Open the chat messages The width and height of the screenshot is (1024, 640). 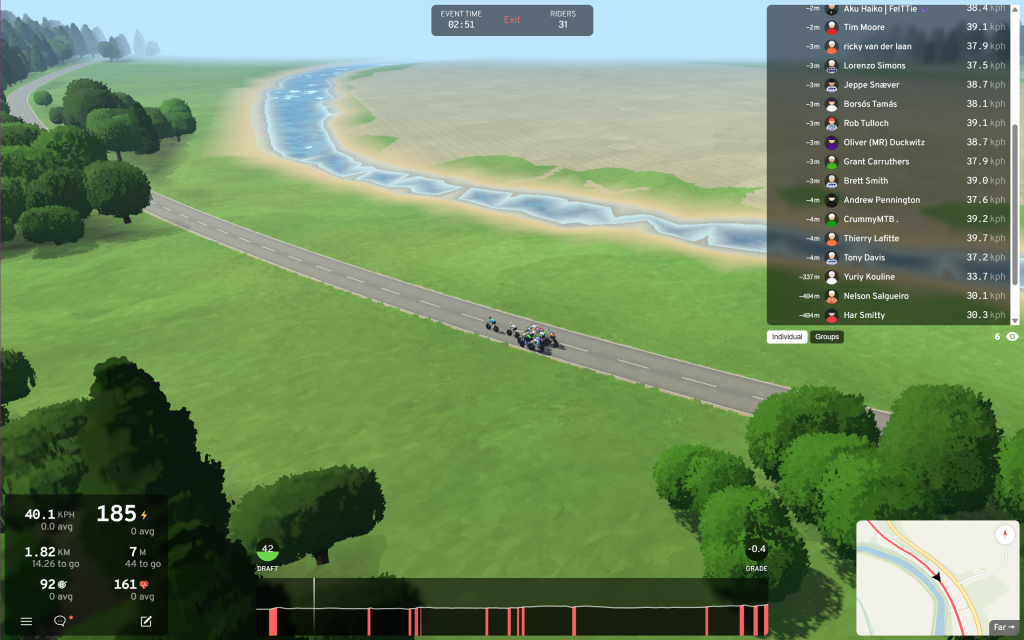point(60,621)
